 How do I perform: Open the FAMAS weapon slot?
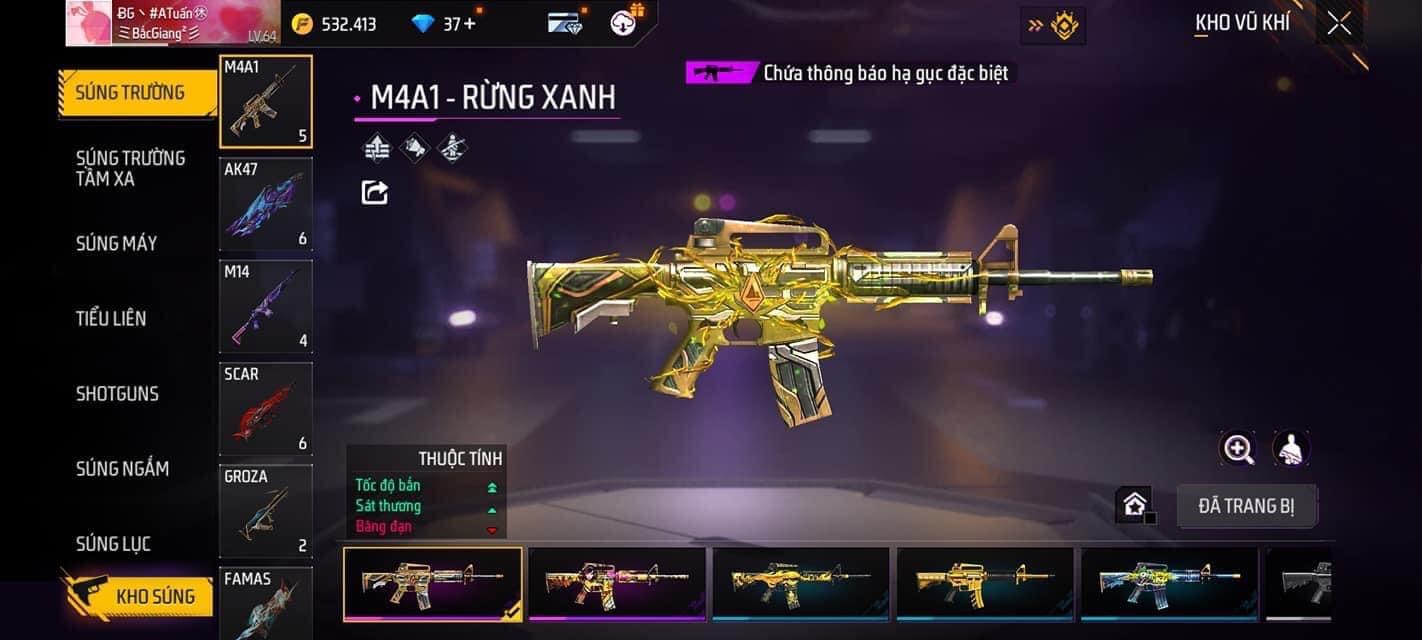pos(266,603)
